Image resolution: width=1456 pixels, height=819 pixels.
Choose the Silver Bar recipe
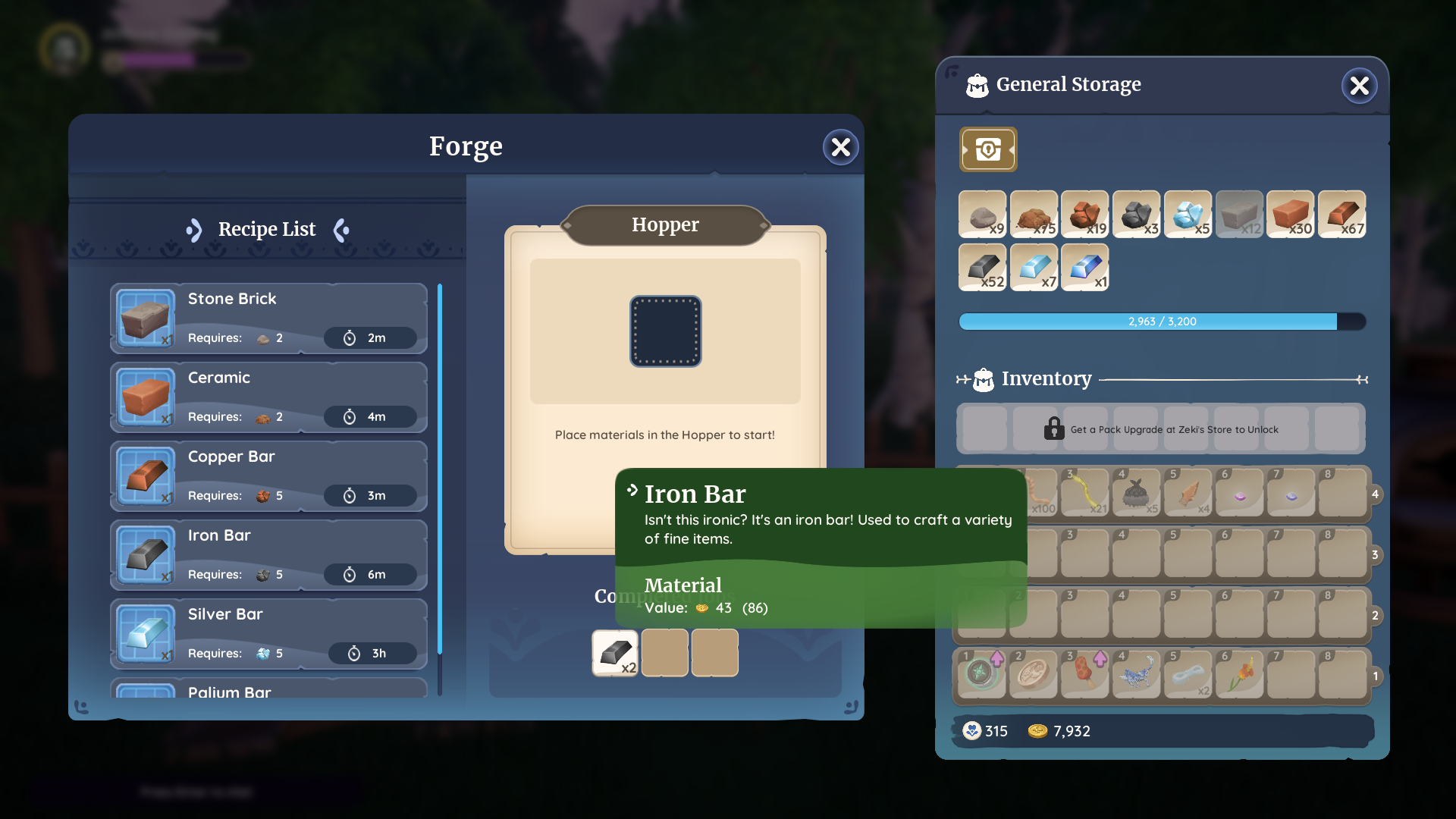pyautogui.click(x=268, y=634)
